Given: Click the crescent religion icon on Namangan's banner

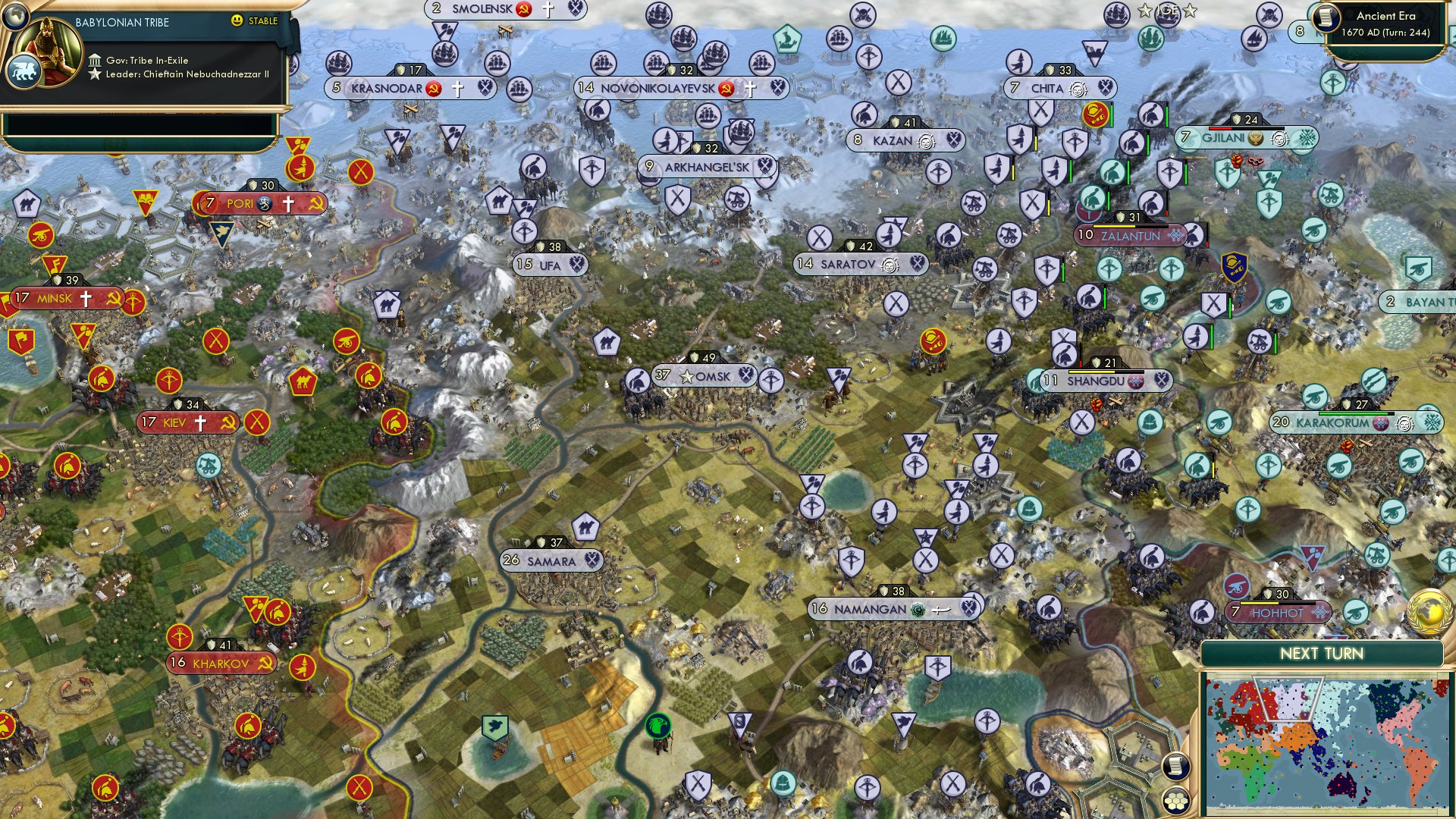Looking at the screenshot, I should [x=918, y=607].
